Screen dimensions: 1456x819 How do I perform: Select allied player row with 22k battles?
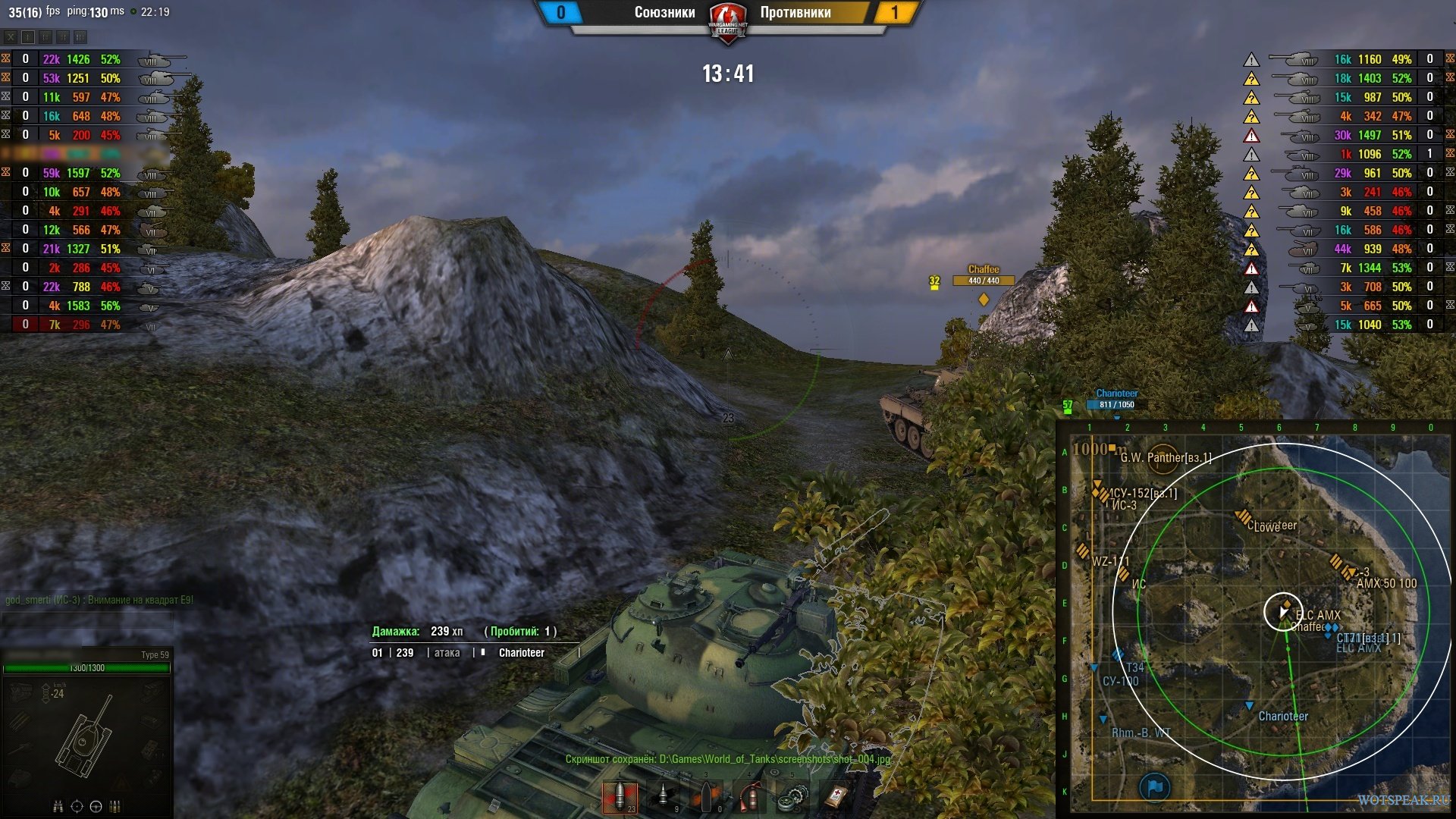tap(83, 59)
